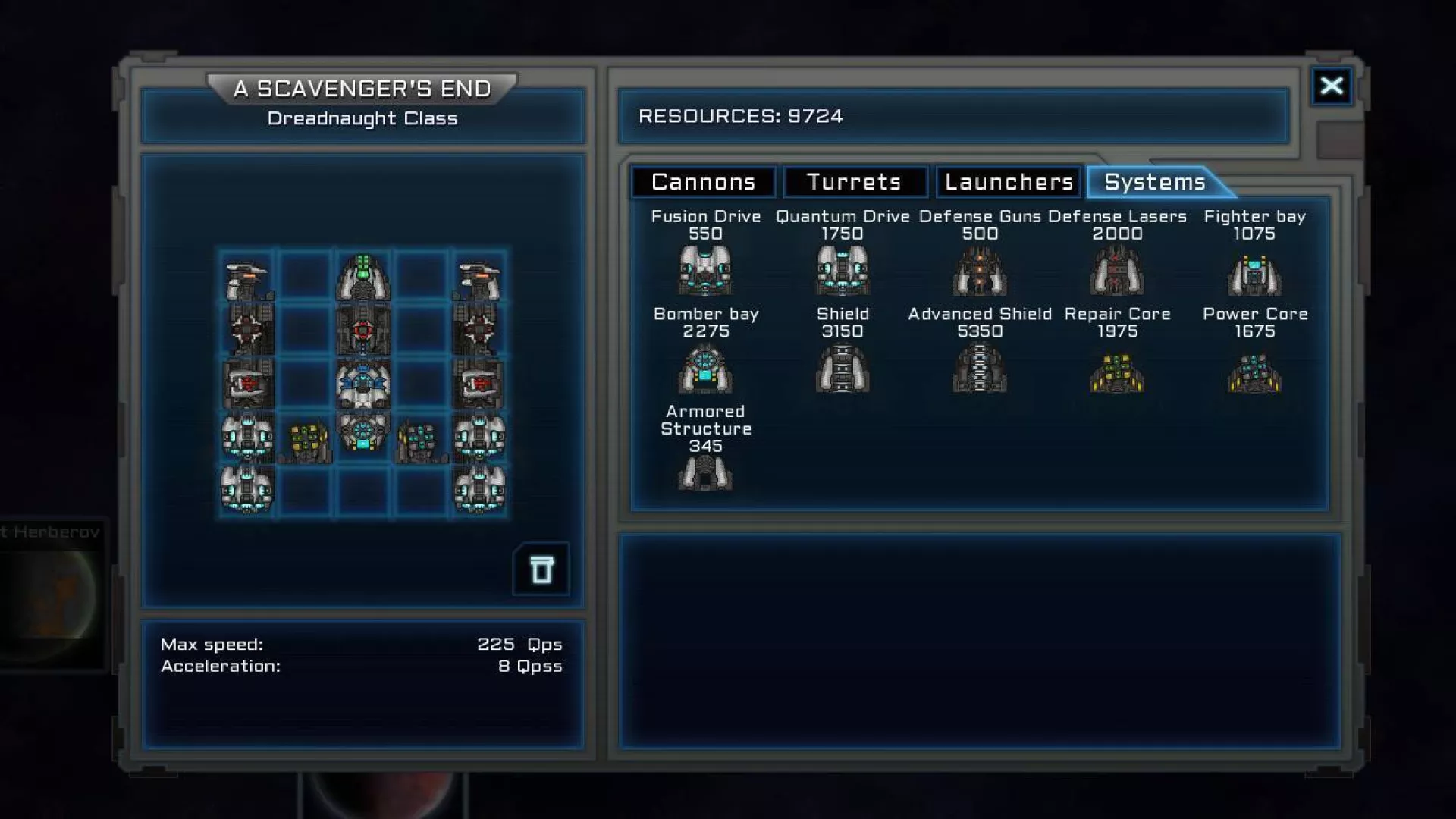Choose the Quantum Drive module
Image resolution: width=1456 pixels, height=819 pixels.
point(843,271)
